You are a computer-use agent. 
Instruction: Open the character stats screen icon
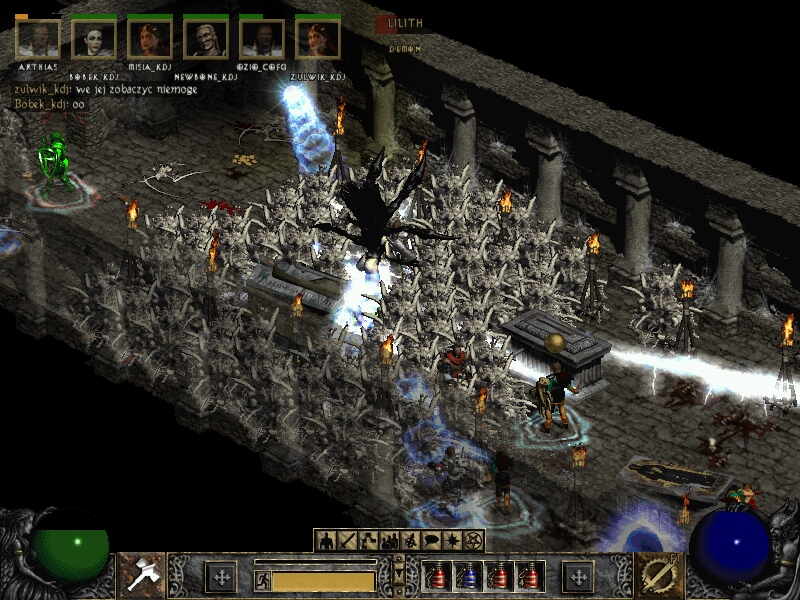point(325,541)
